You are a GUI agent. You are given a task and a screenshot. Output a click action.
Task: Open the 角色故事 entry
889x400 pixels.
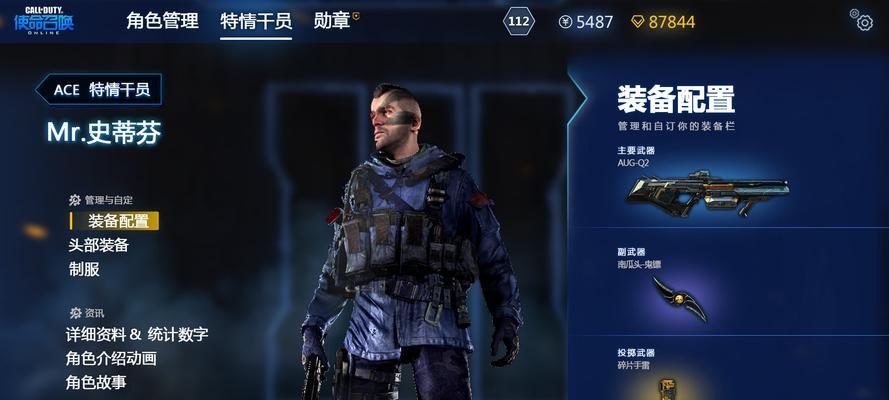[96, 382]
